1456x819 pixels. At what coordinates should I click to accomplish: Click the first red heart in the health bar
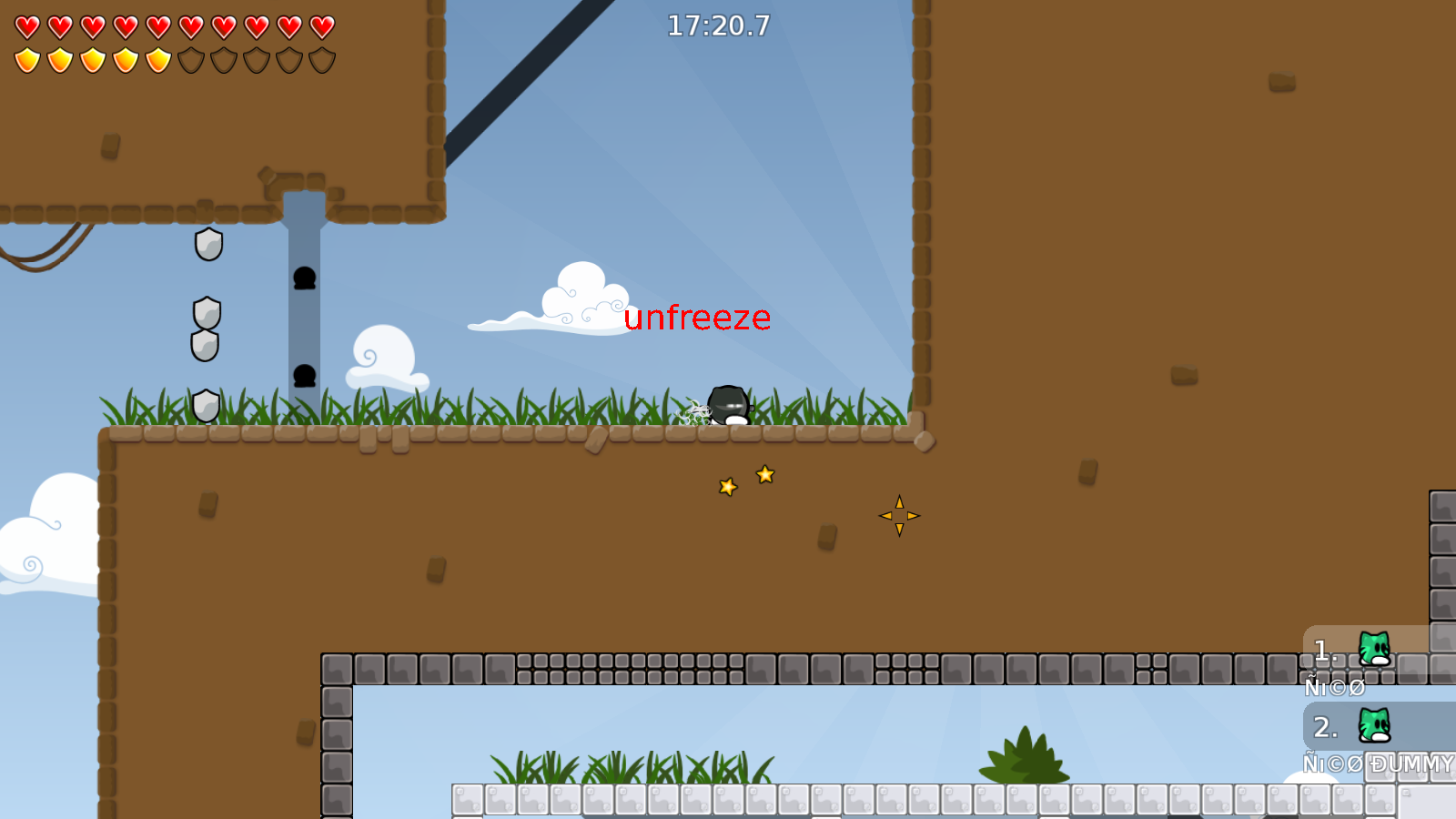27,26
